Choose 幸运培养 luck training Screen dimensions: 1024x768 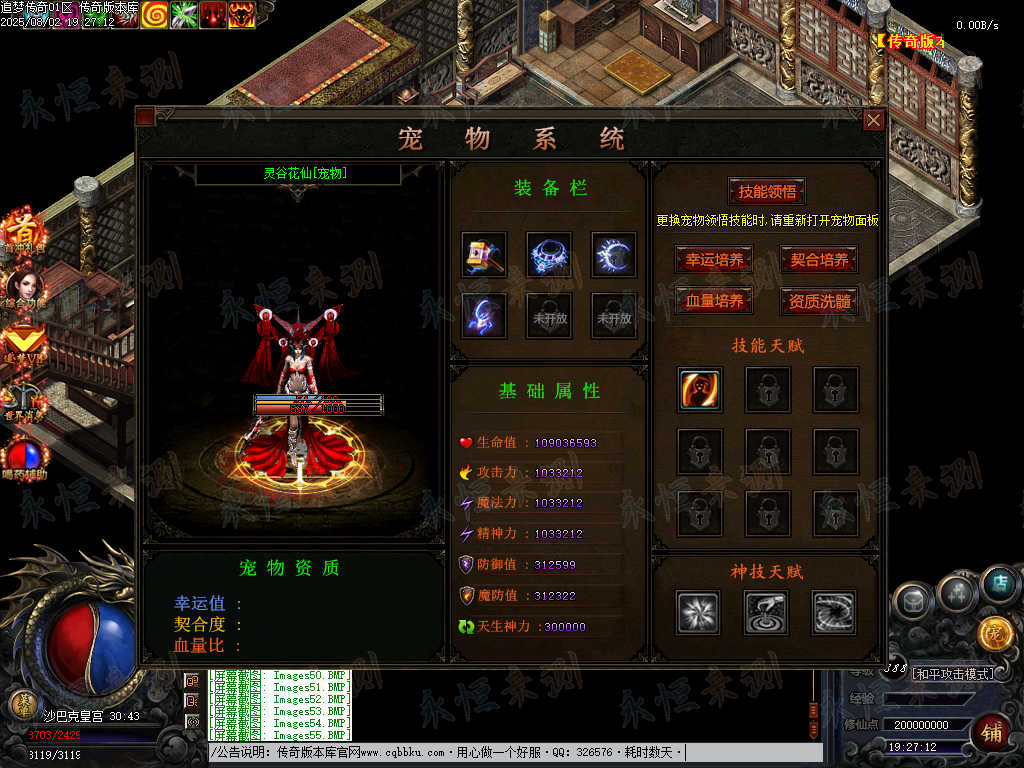714,260
